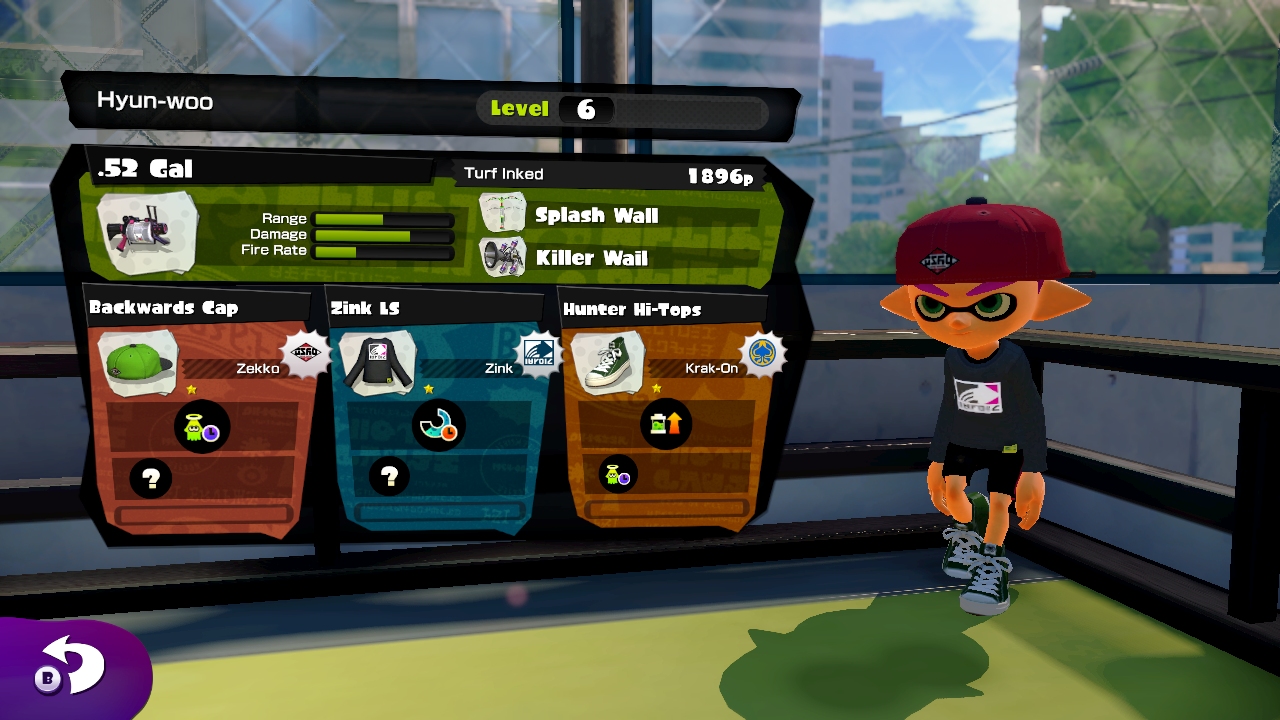Select the Backwards Cap unknown sub-ability slot
This screenshot has height=720, width=1280.
coord(151,479)
